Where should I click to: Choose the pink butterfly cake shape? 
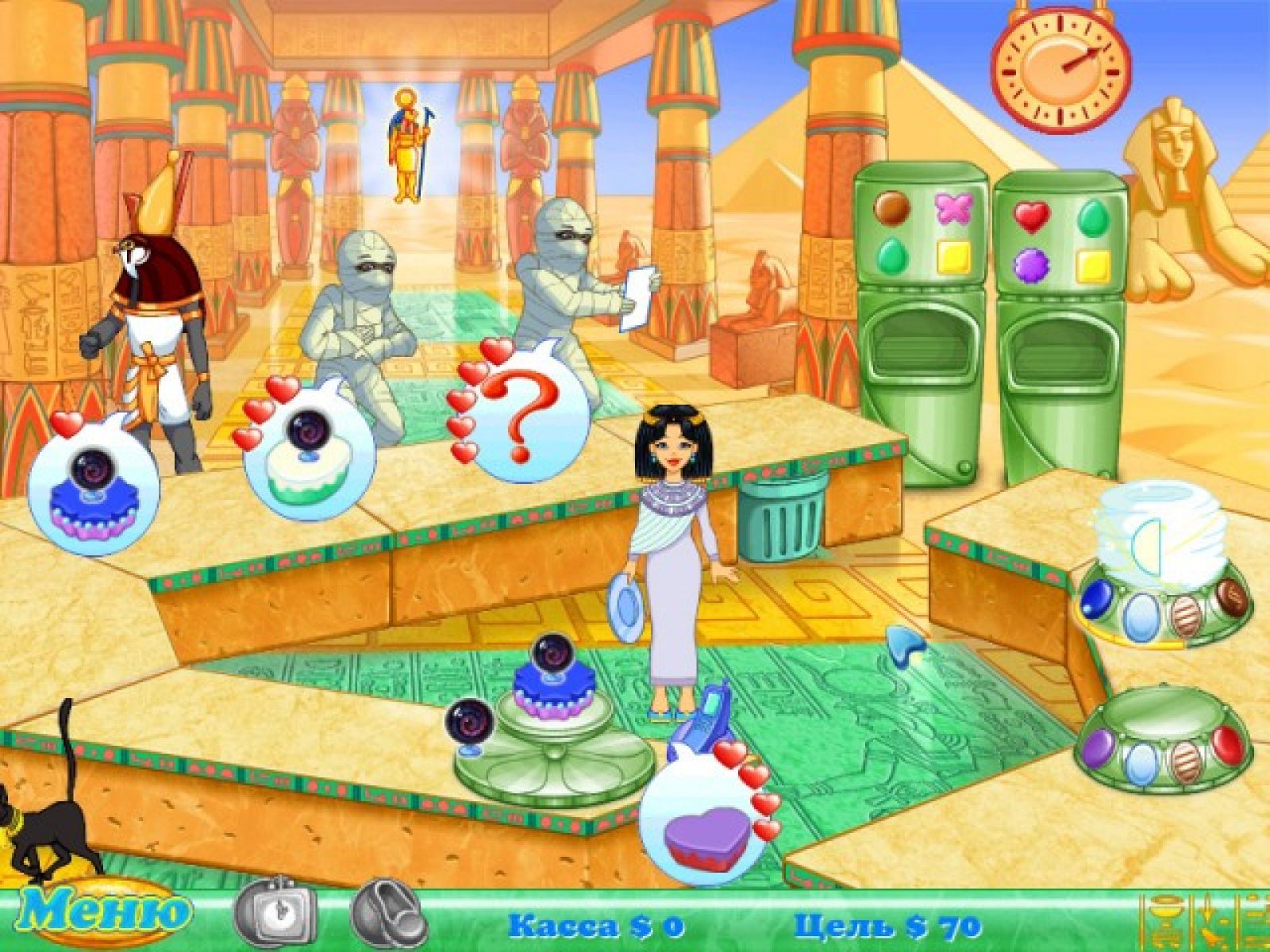click(953, 208)
